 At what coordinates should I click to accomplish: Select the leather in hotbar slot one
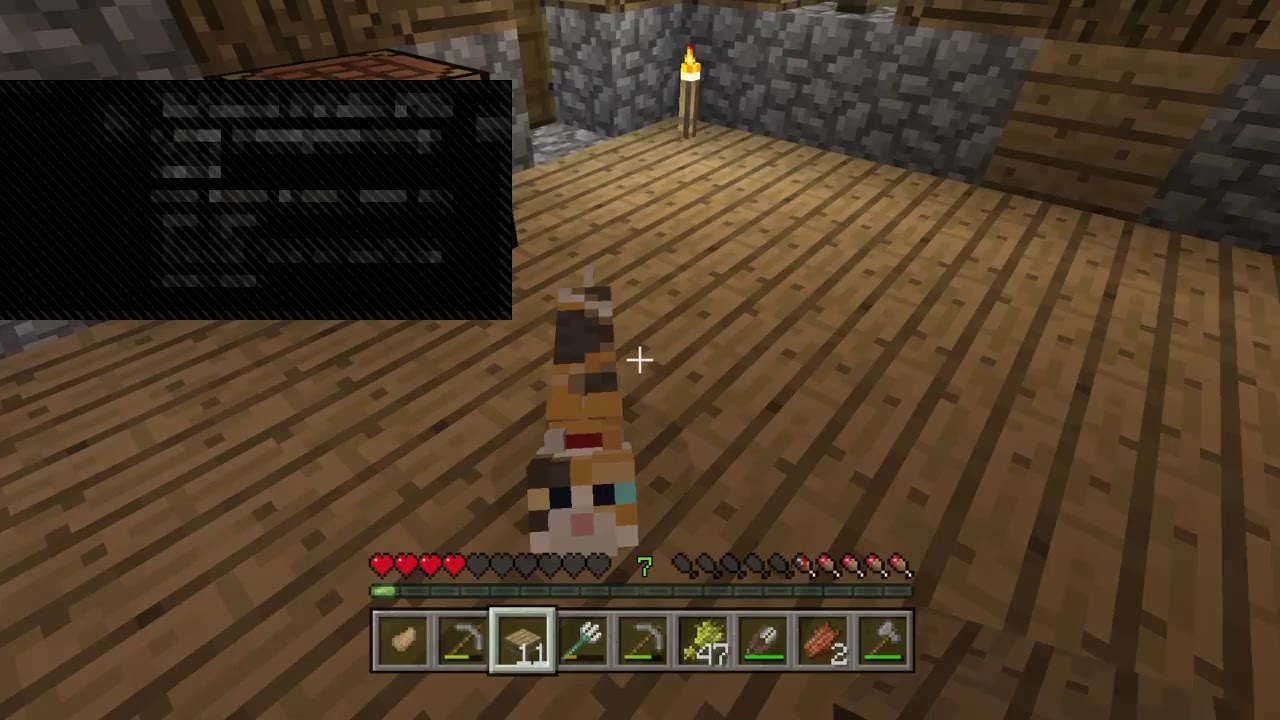click(403, 640)
